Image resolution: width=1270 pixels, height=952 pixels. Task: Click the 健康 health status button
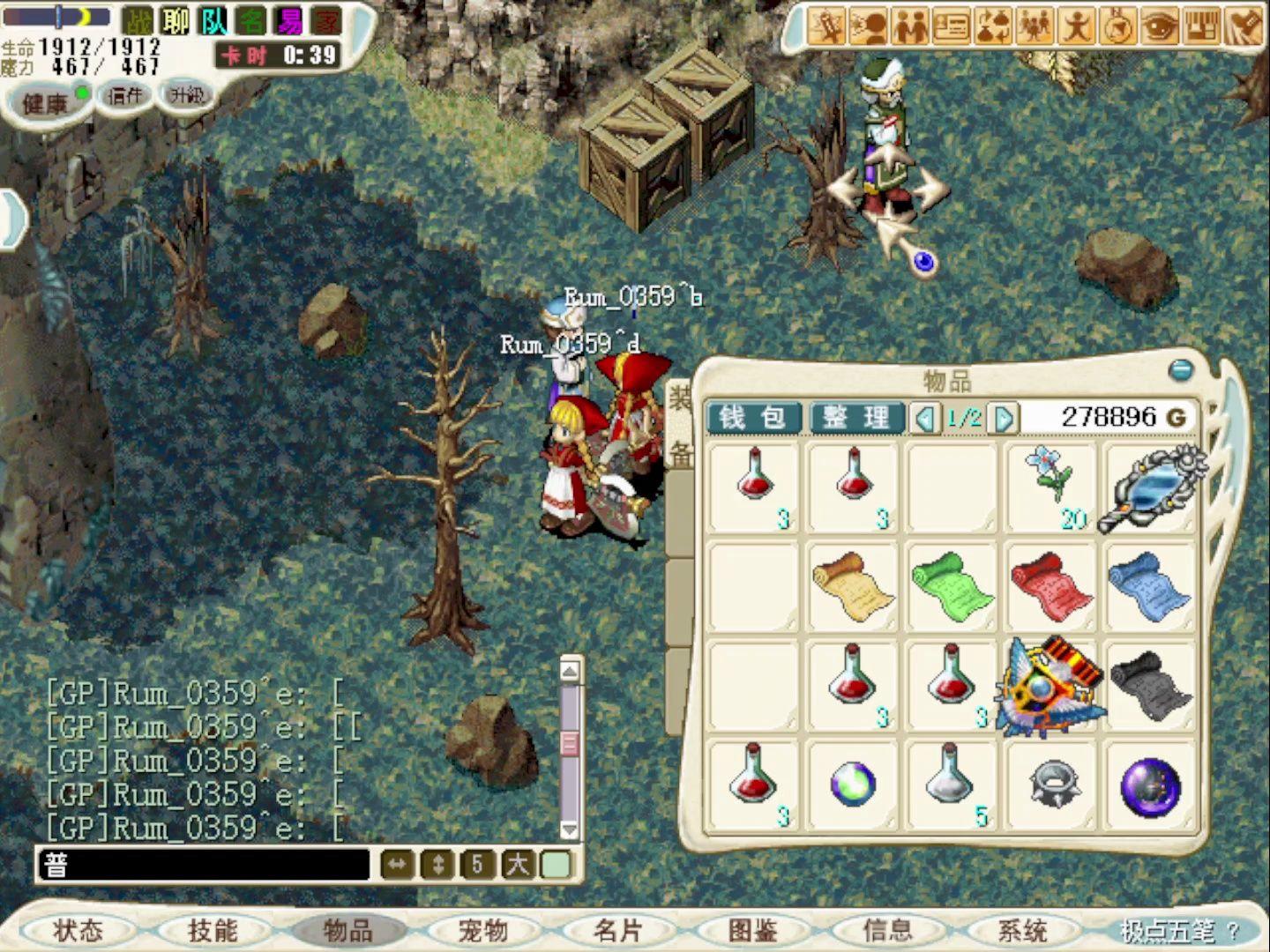(46, 104)
